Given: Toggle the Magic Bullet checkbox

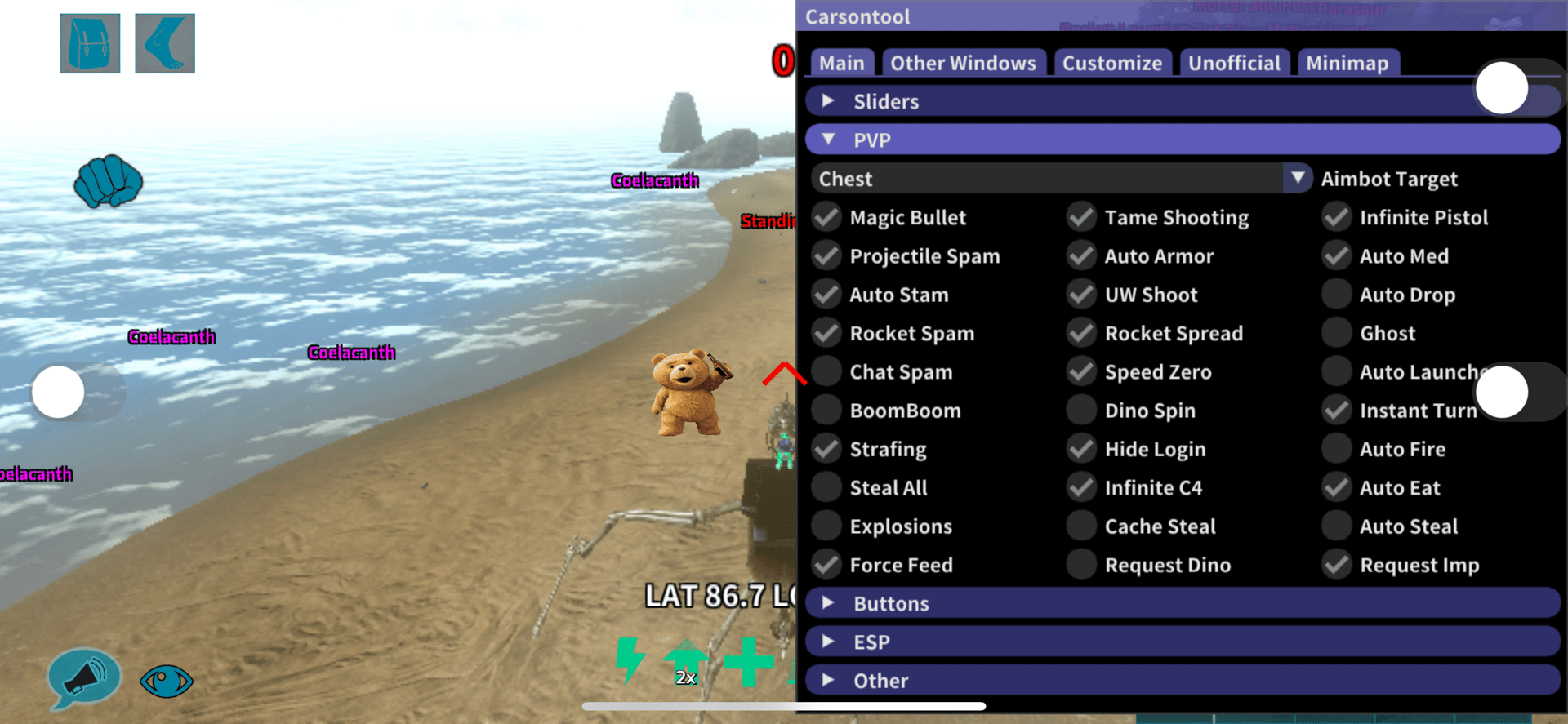Looking at the screenshot, I should [827, 217].
